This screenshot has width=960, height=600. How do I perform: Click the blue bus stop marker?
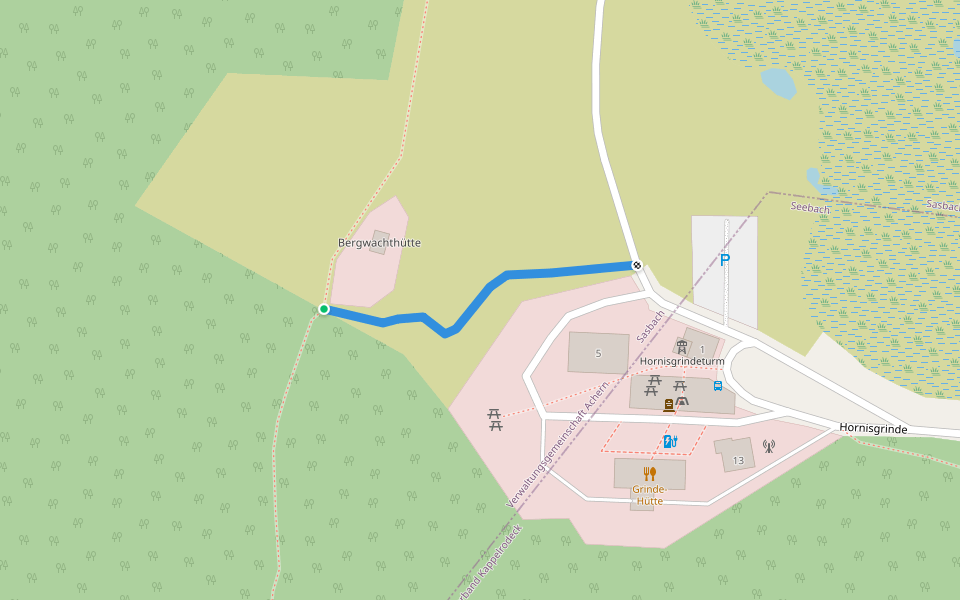[x=718, y=385]
